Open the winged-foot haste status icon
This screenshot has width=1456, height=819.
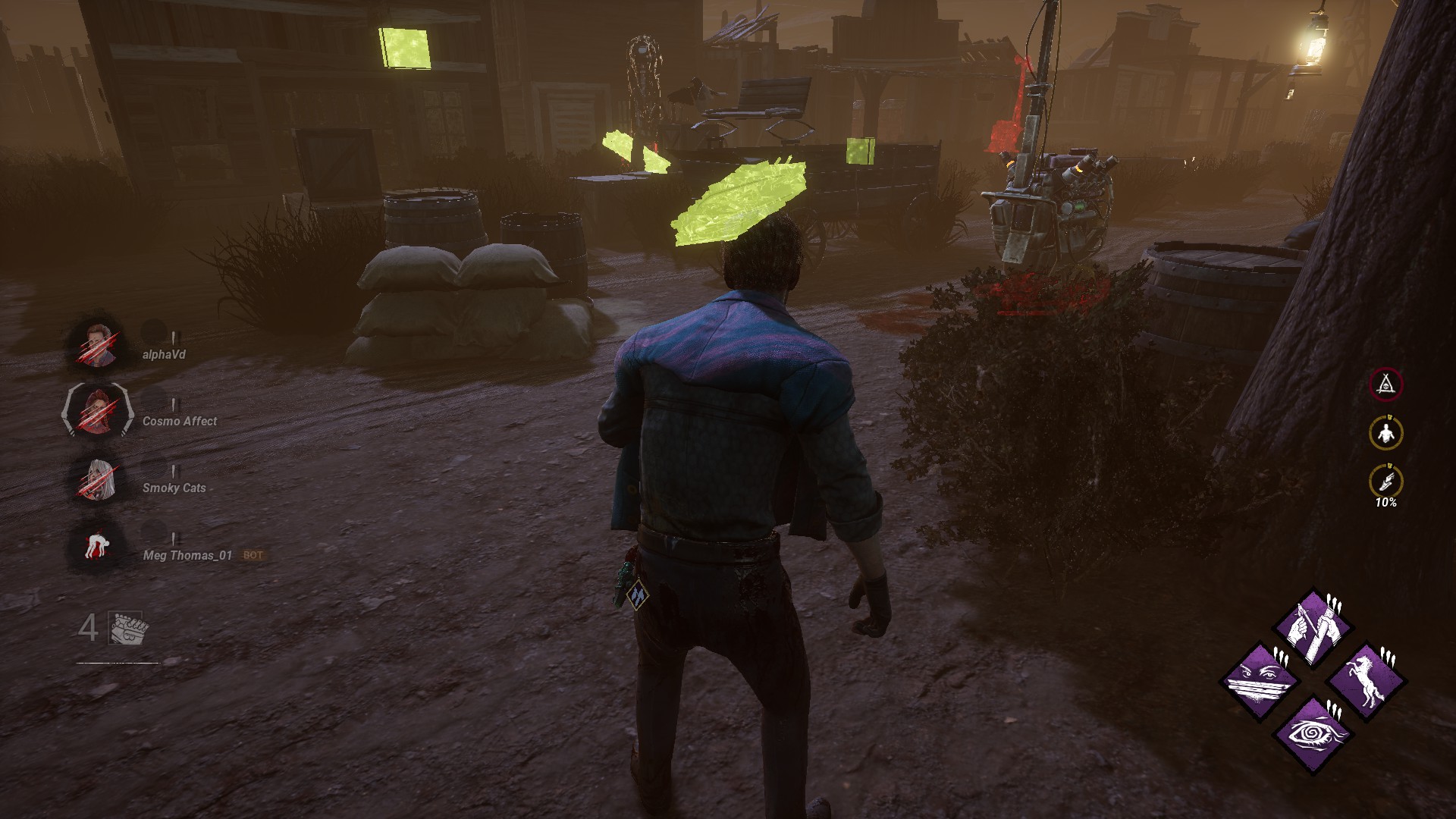[1385, 481]
